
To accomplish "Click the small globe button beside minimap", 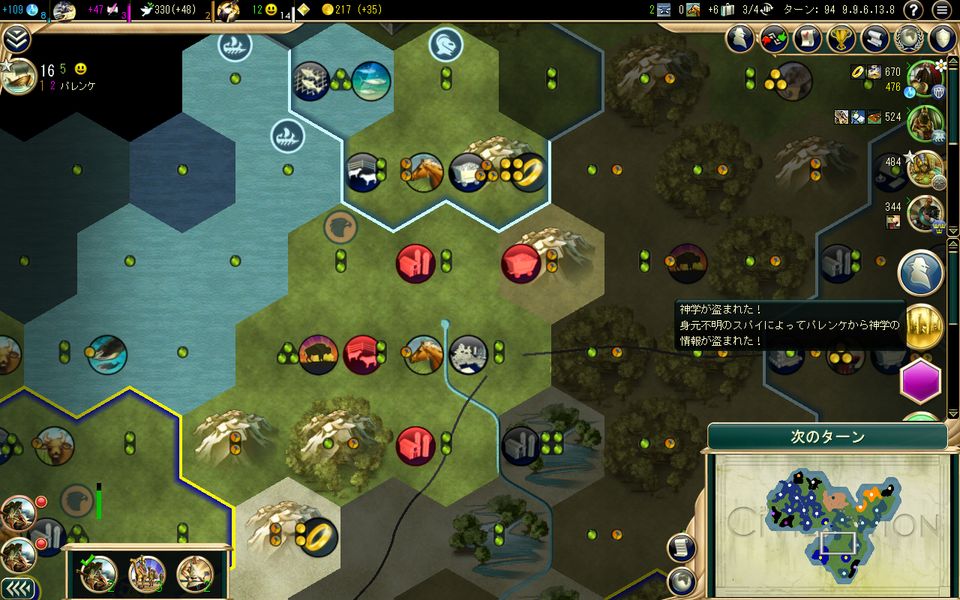I will [x=682, y=579].
